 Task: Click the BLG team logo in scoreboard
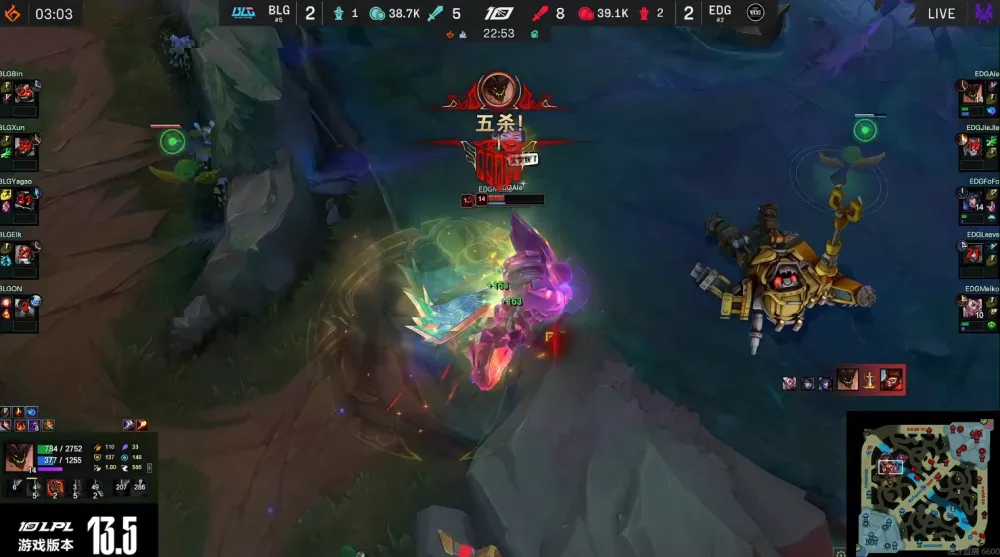click(x=244, y=13)
